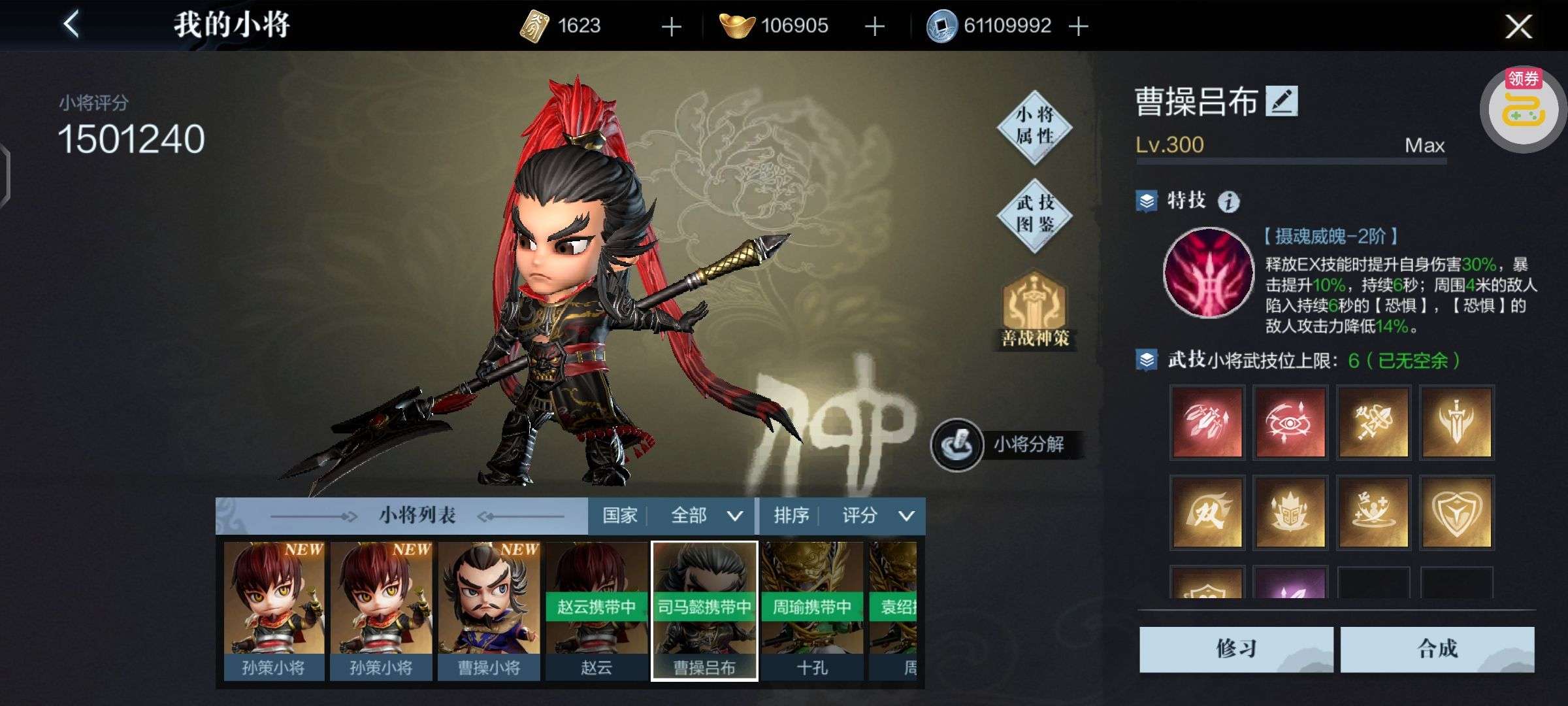Go back with the top-left arrow
1568x706 pixels.
tap(71, 25)
